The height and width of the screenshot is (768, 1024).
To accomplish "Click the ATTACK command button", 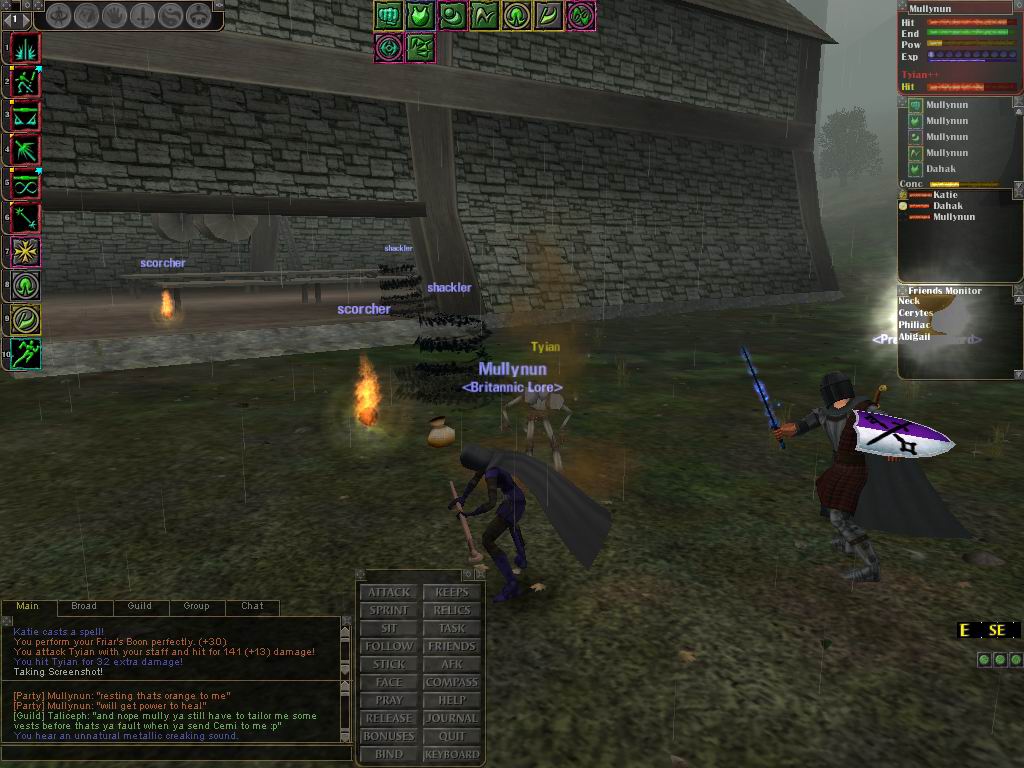I will [389, 592].
